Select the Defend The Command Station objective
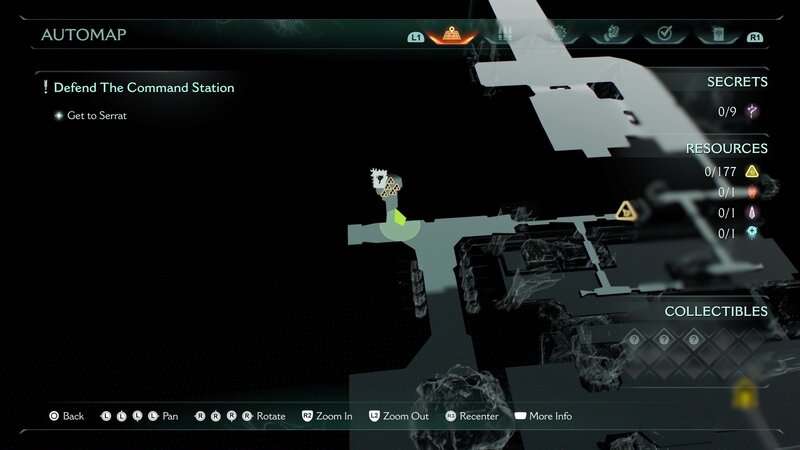The width and height of the screenshot is (800, 450). 143,88
